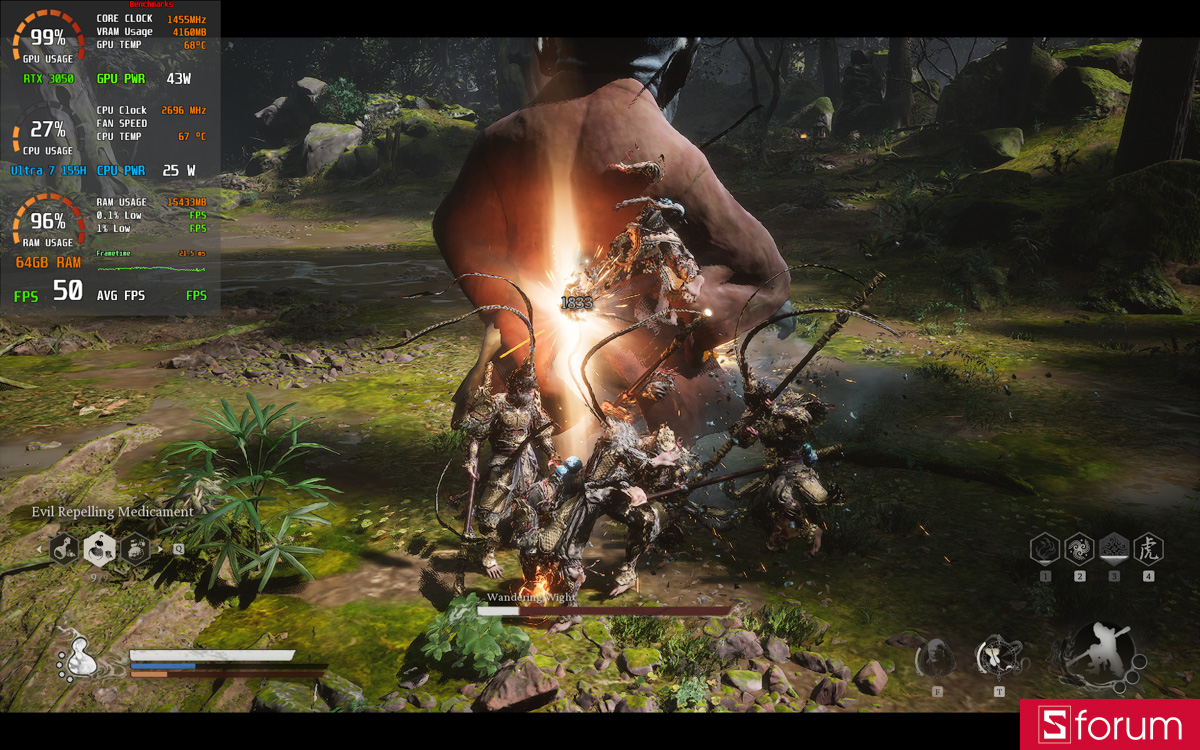Cast the flame-swirl spell in slot 1
Image resolution: width=1200 pixels, height=750 pixels.
point(1045,548)
